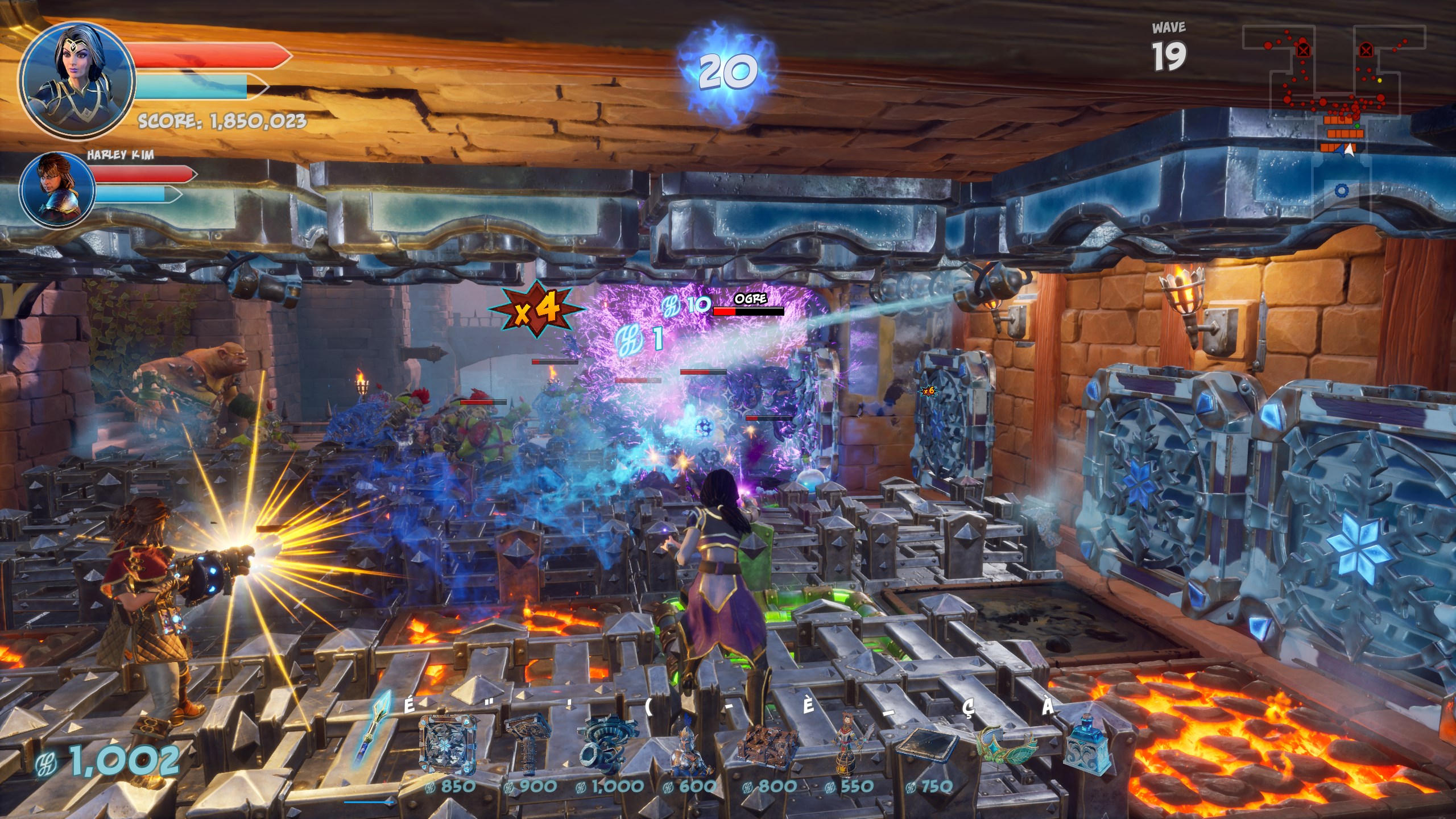Click the sorceress player portrait
Image resolution: width=1456 pixels, height=819 pixels.
click(x=77, y=80)
